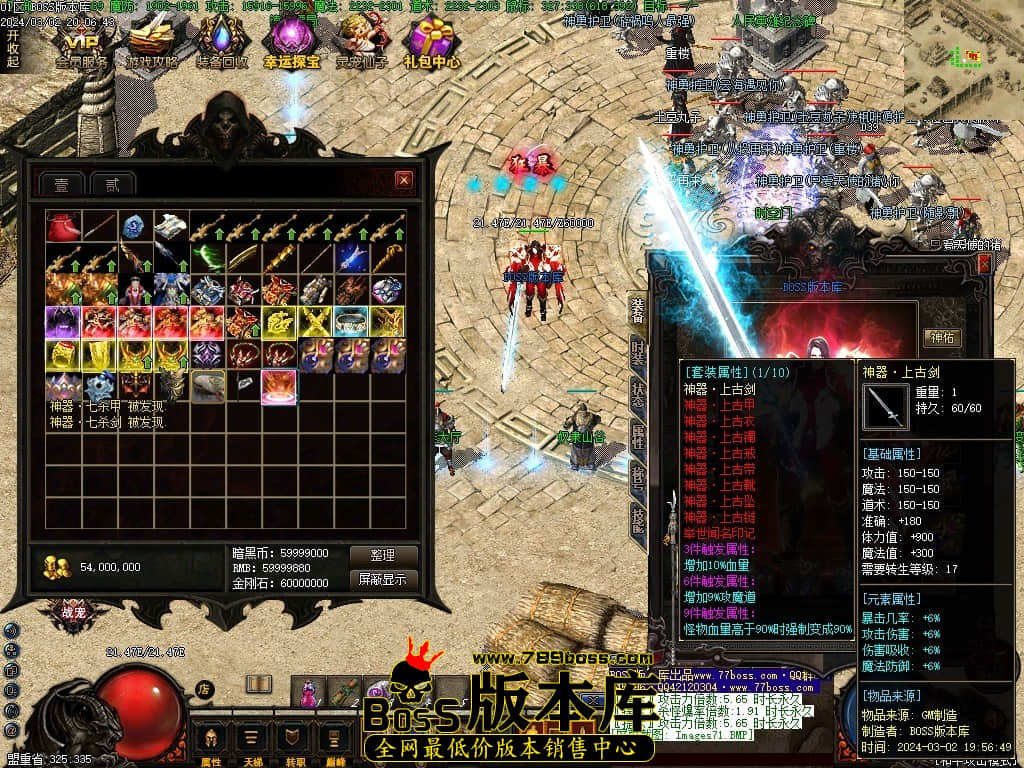1024x768 pixels.
Task: Click the 屏蔽显示 button
Action: (x=381, y=579)
